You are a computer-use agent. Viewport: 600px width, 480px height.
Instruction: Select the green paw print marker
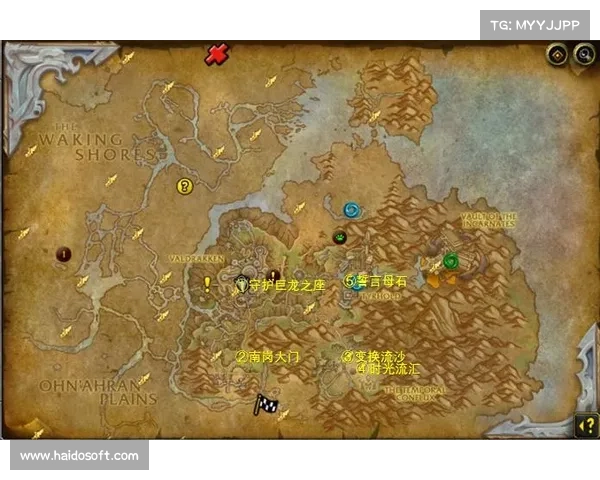tap(340, 238)
